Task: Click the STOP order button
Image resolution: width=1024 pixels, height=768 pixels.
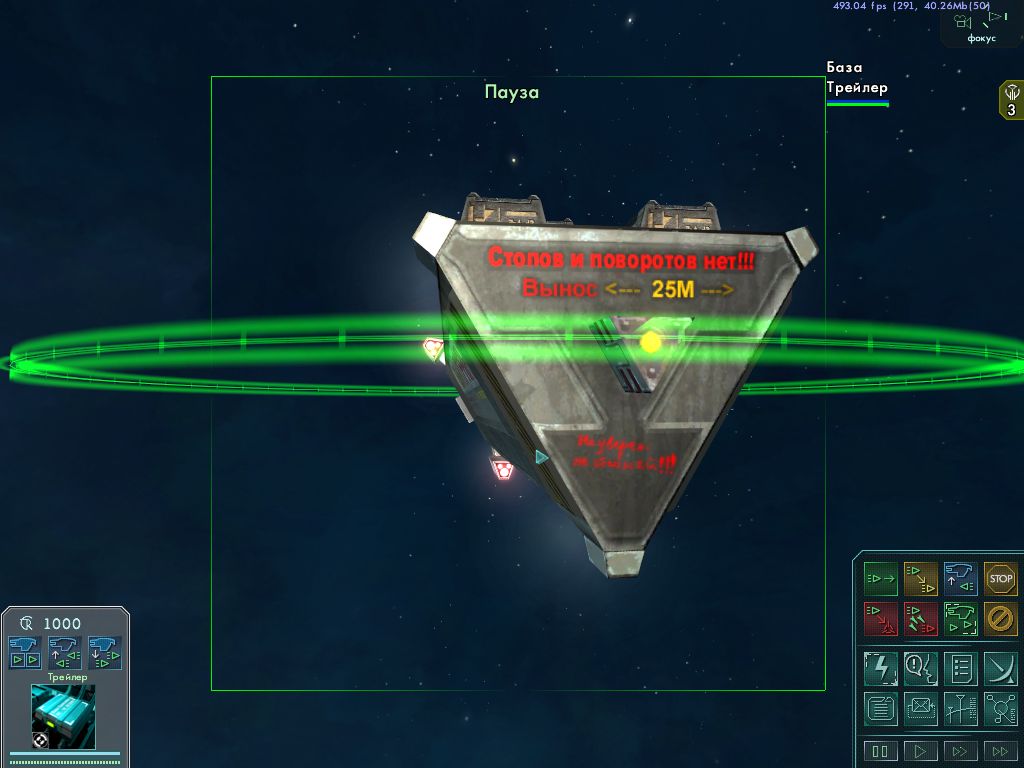Action: (x=1000, y=578)
